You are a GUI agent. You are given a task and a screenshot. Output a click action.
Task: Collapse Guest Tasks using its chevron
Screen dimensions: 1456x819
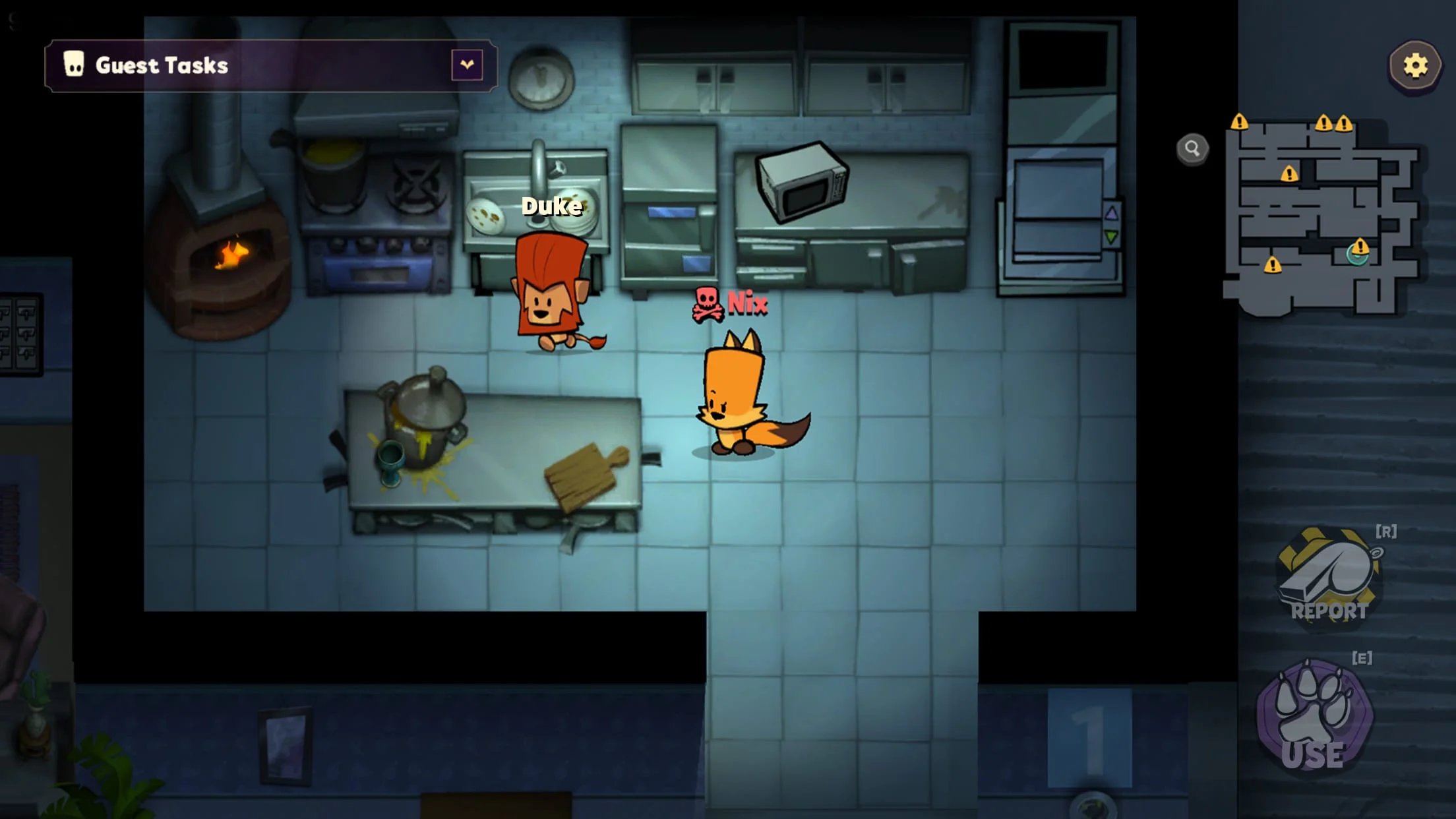tap(466, 64)
